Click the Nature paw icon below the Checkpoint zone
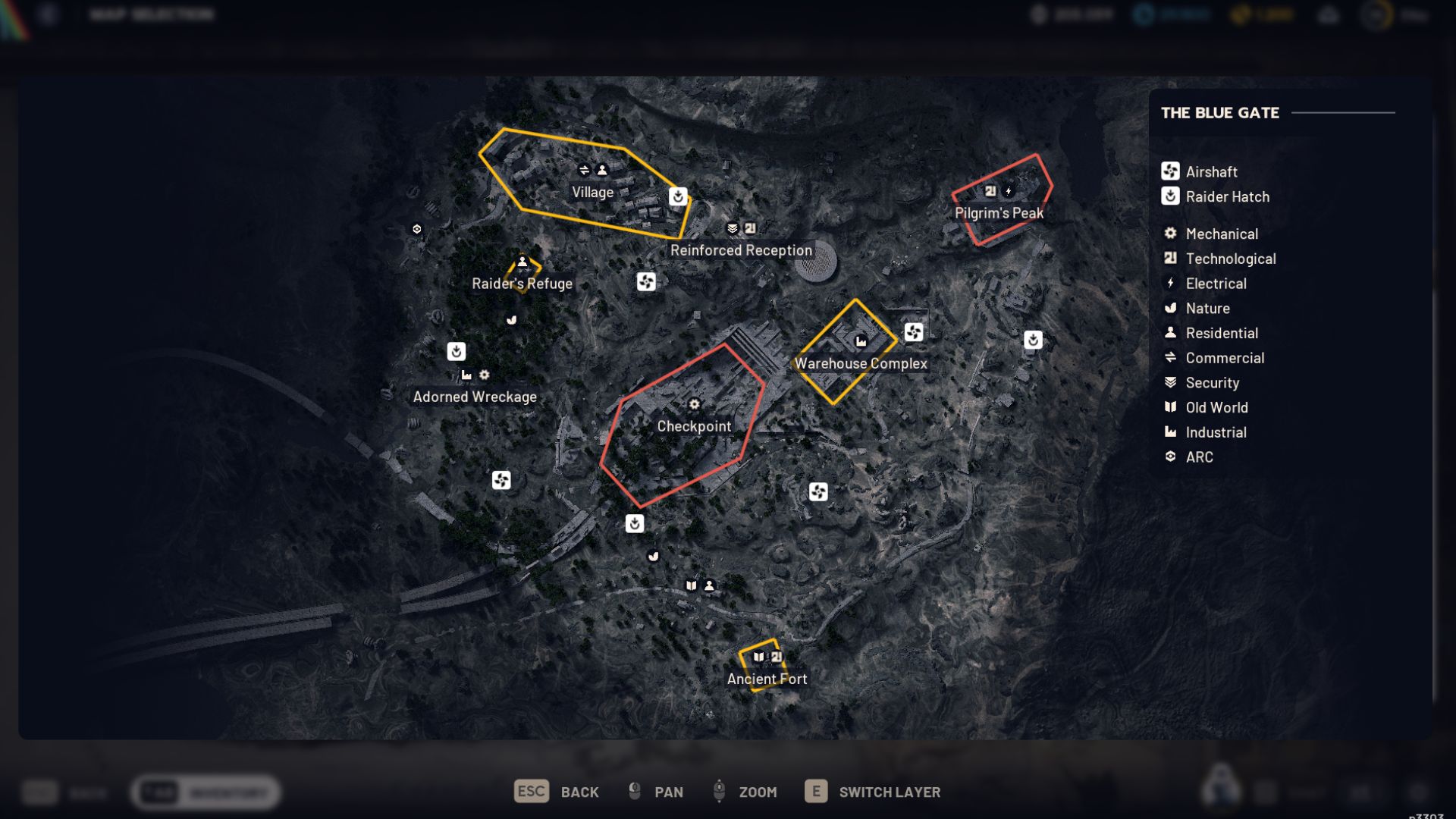This screenshot has height=819, width=1456. [653, 557]
